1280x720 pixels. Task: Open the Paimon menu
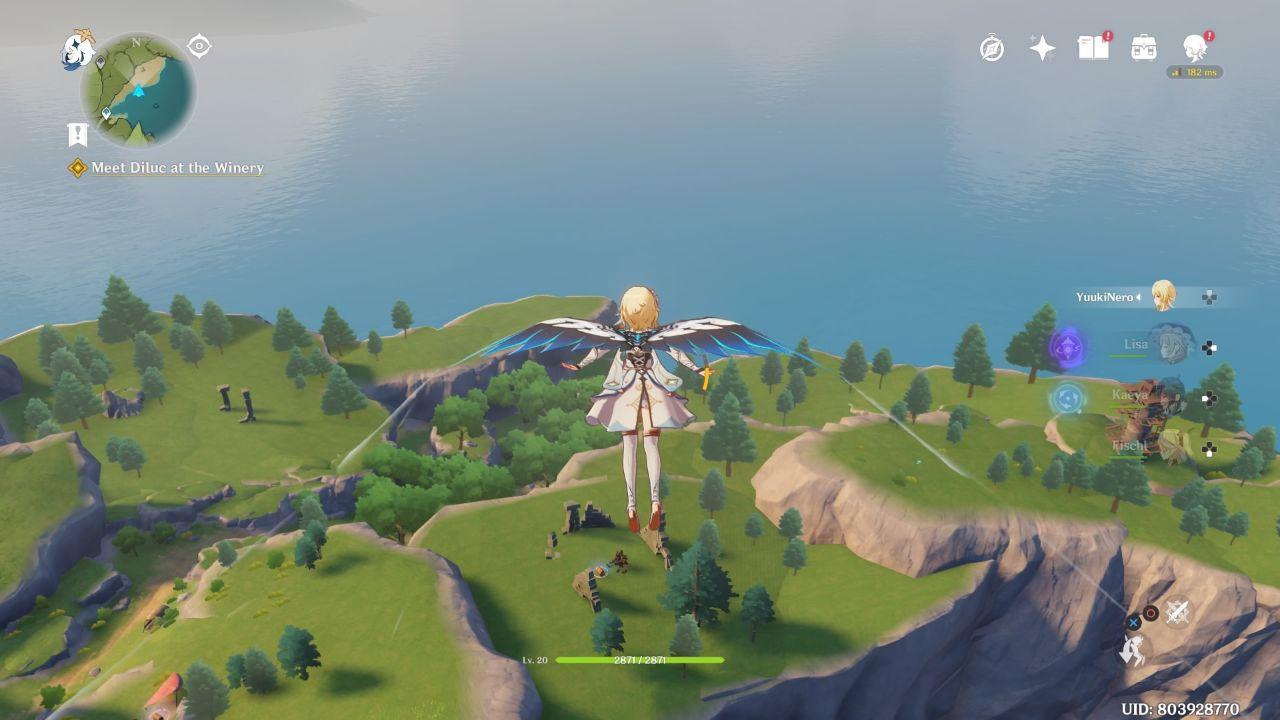coord(77,50)
